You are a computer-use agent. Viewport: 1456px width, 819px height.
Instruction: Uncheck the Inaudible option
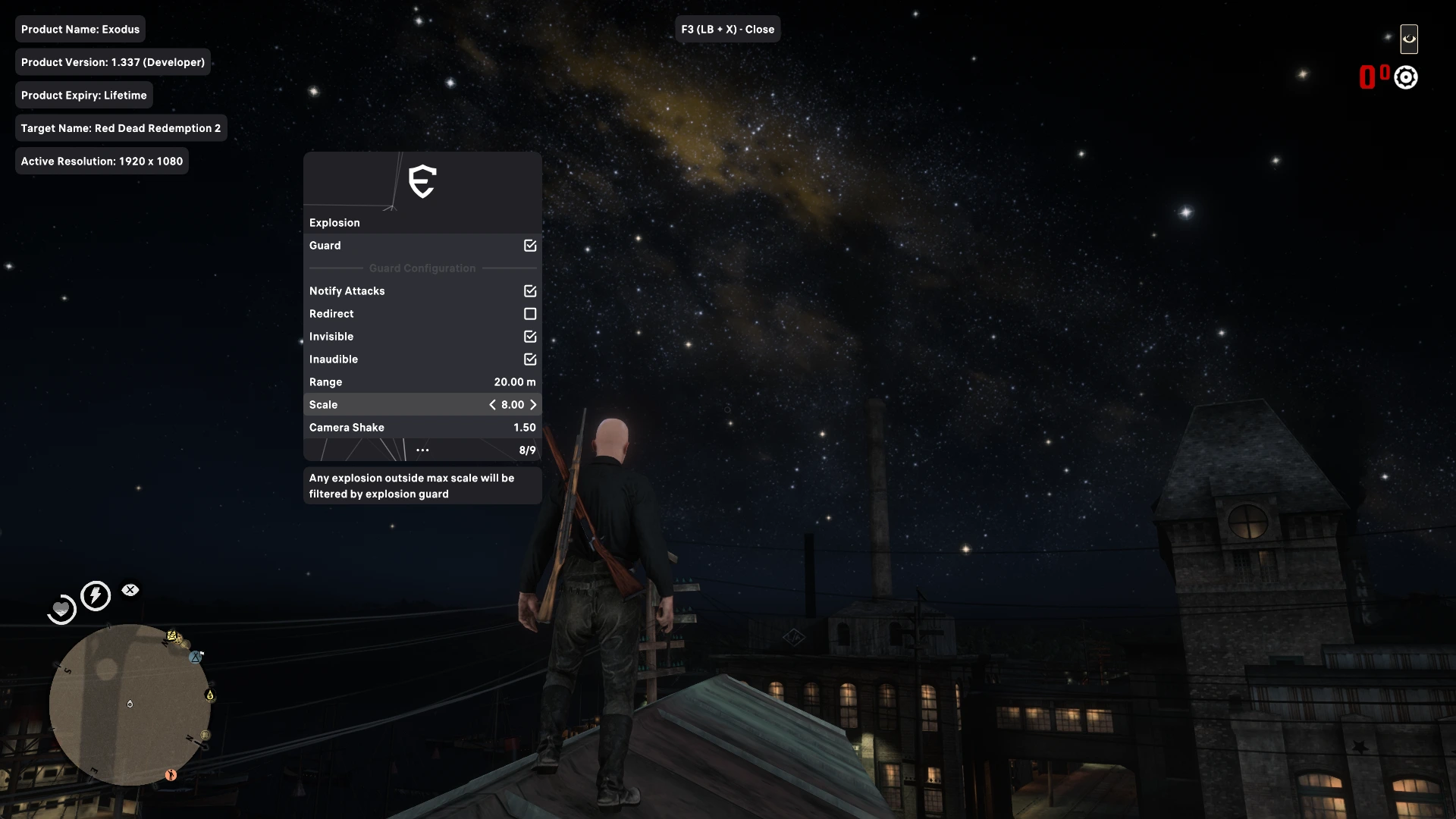(x=530, y=359)
